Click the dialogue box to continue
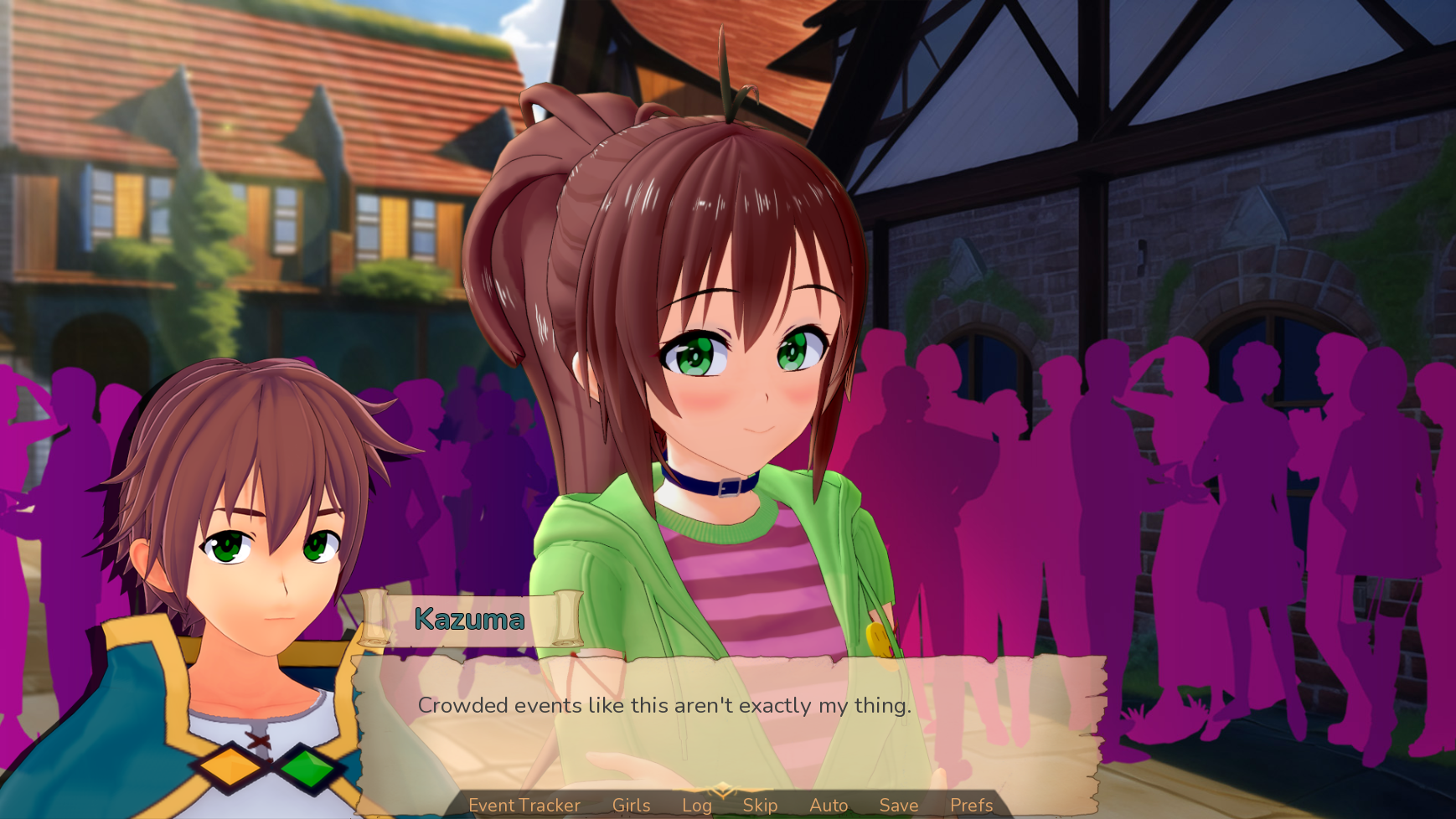The width and height of the screenshot is (1456, 819). point(729,720)
